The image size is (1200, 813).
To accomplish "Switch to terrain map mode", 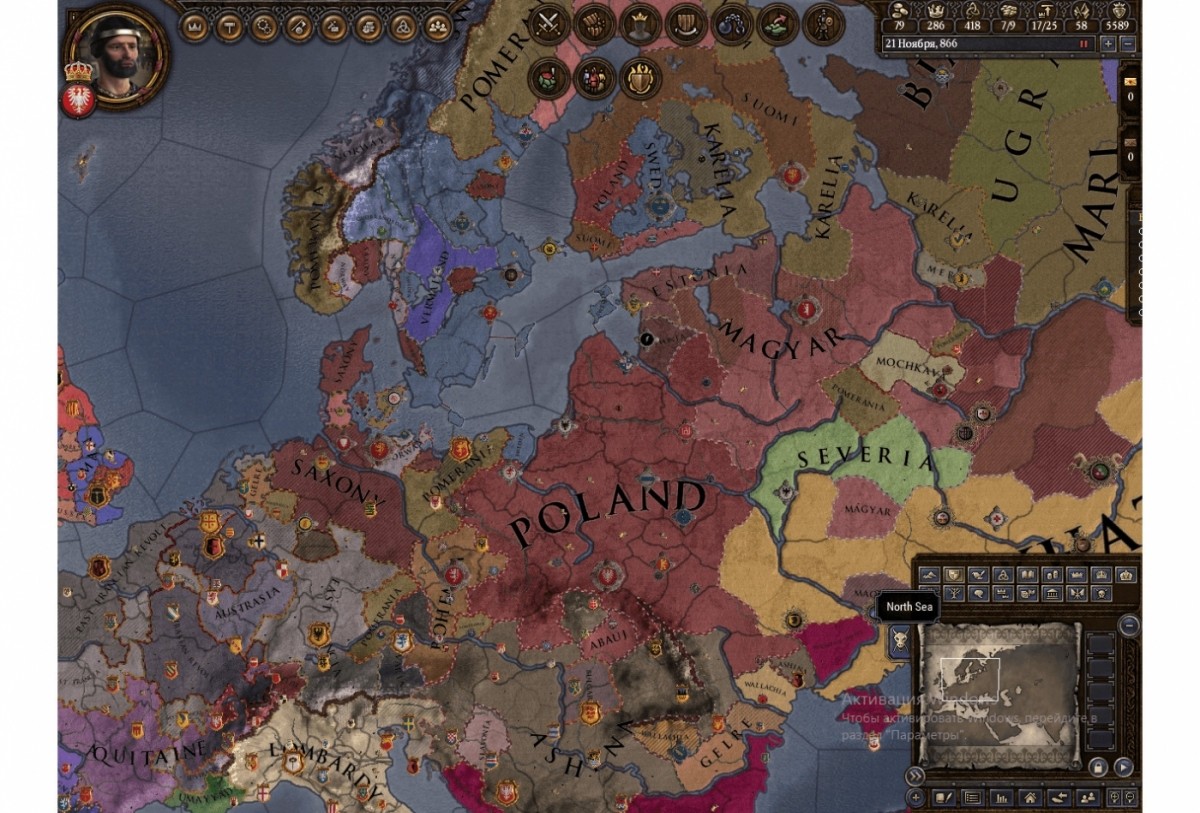I will (929, 575).
